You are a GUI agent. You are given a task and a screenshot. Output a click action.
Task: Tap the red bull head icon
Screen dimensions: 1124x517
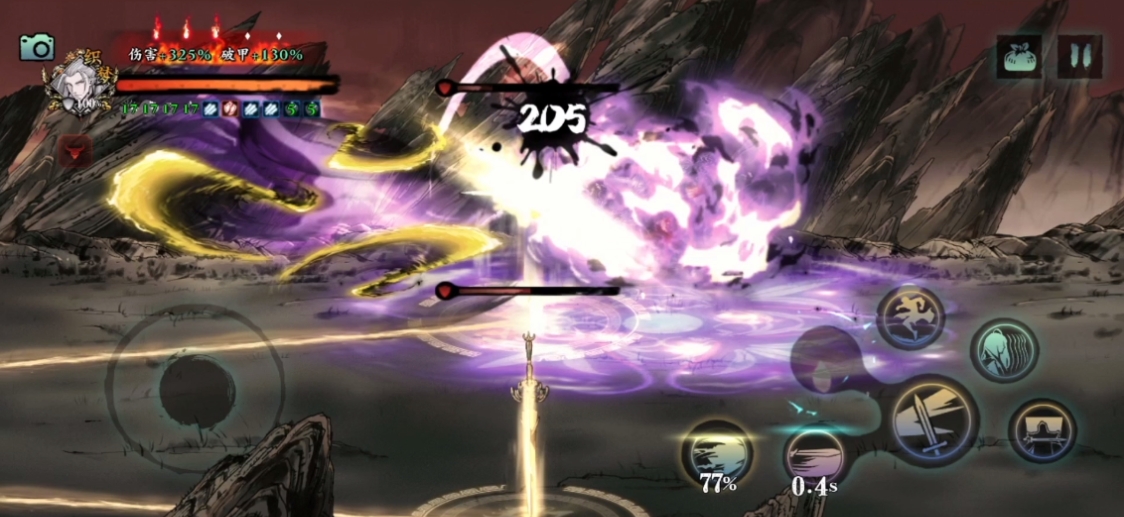click(75, 151)
